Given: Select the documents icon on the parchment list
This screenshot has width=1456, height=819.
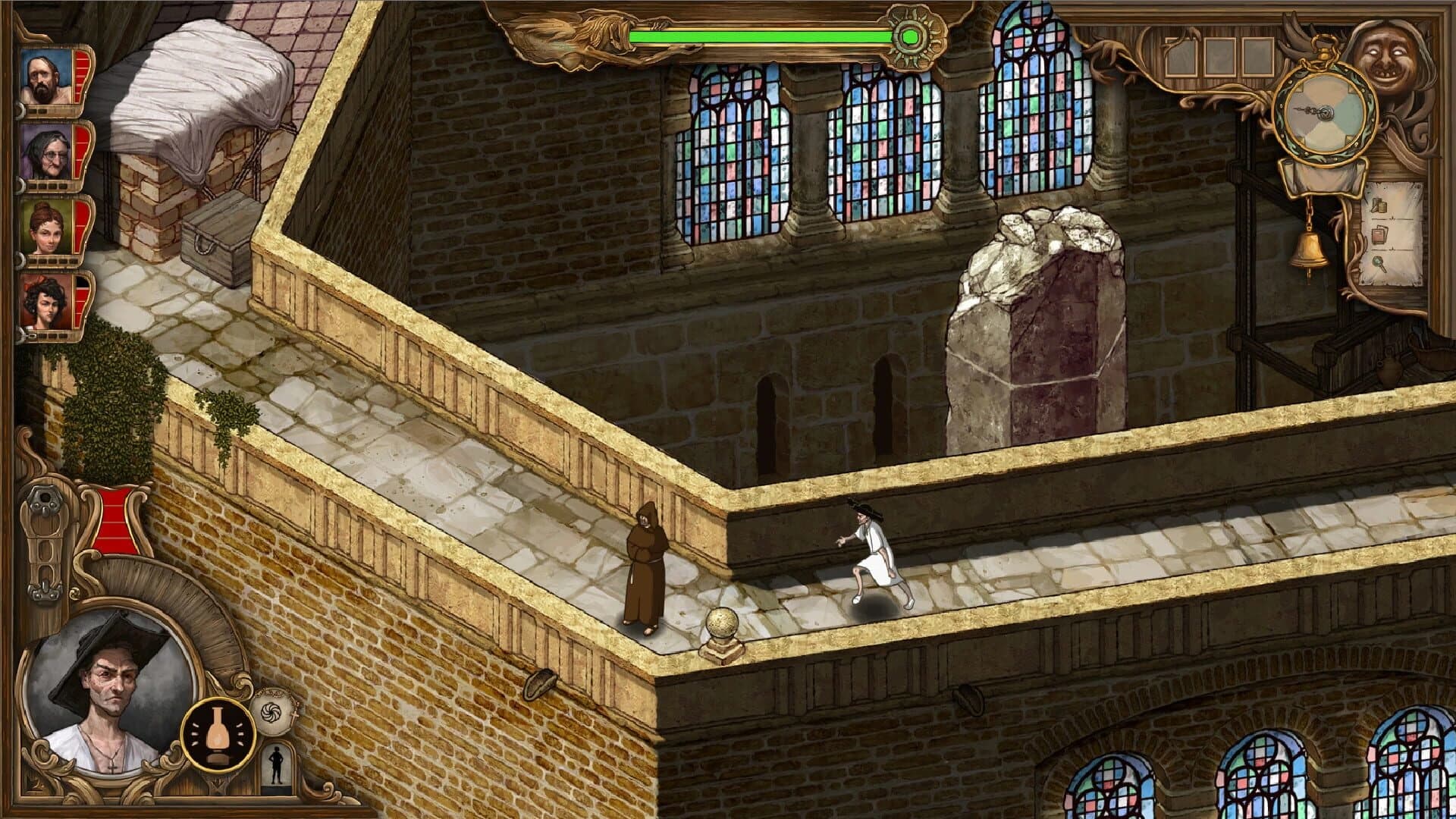Looking at the screenshot, I should pos(1379,234).
